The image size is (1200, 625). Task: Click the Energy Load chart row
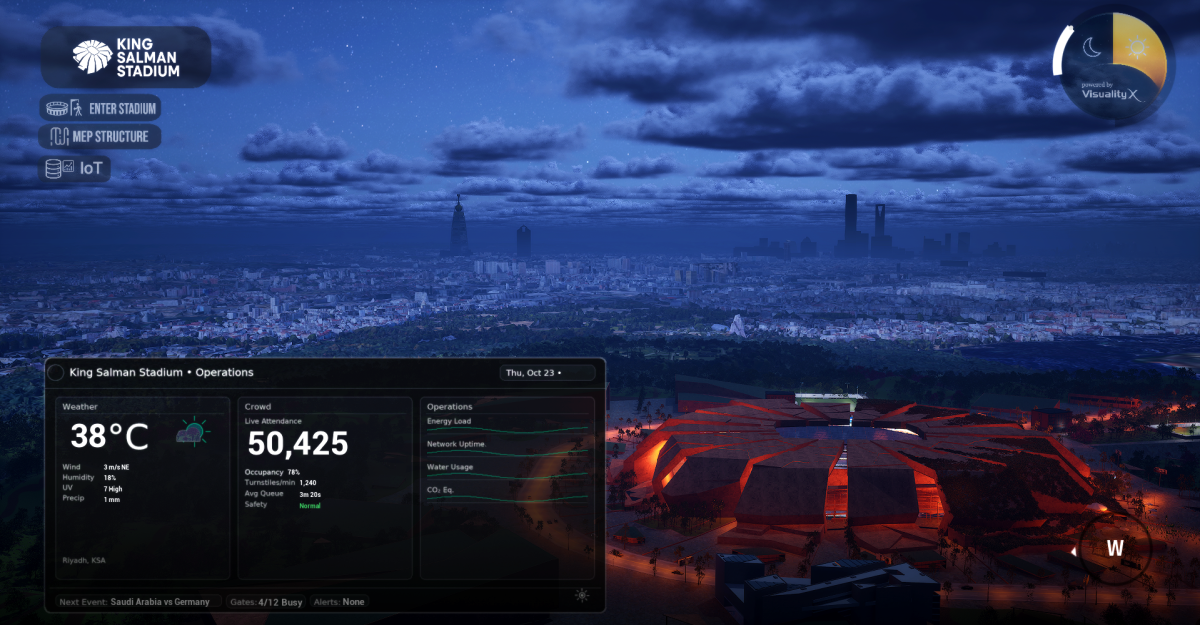[507, 426]
